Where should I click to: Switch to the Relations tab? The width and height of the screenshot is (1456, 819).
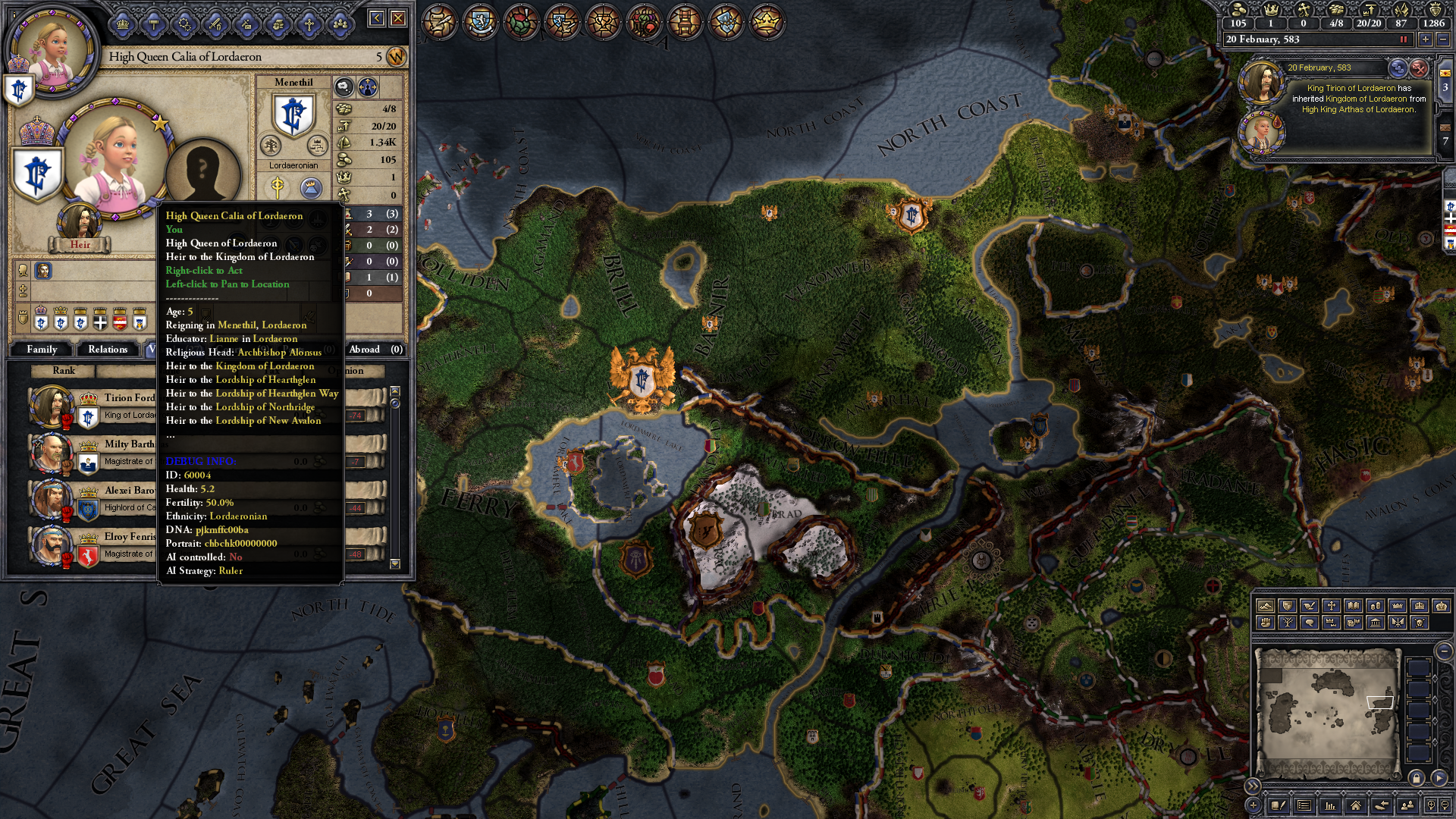pos(108,349)
